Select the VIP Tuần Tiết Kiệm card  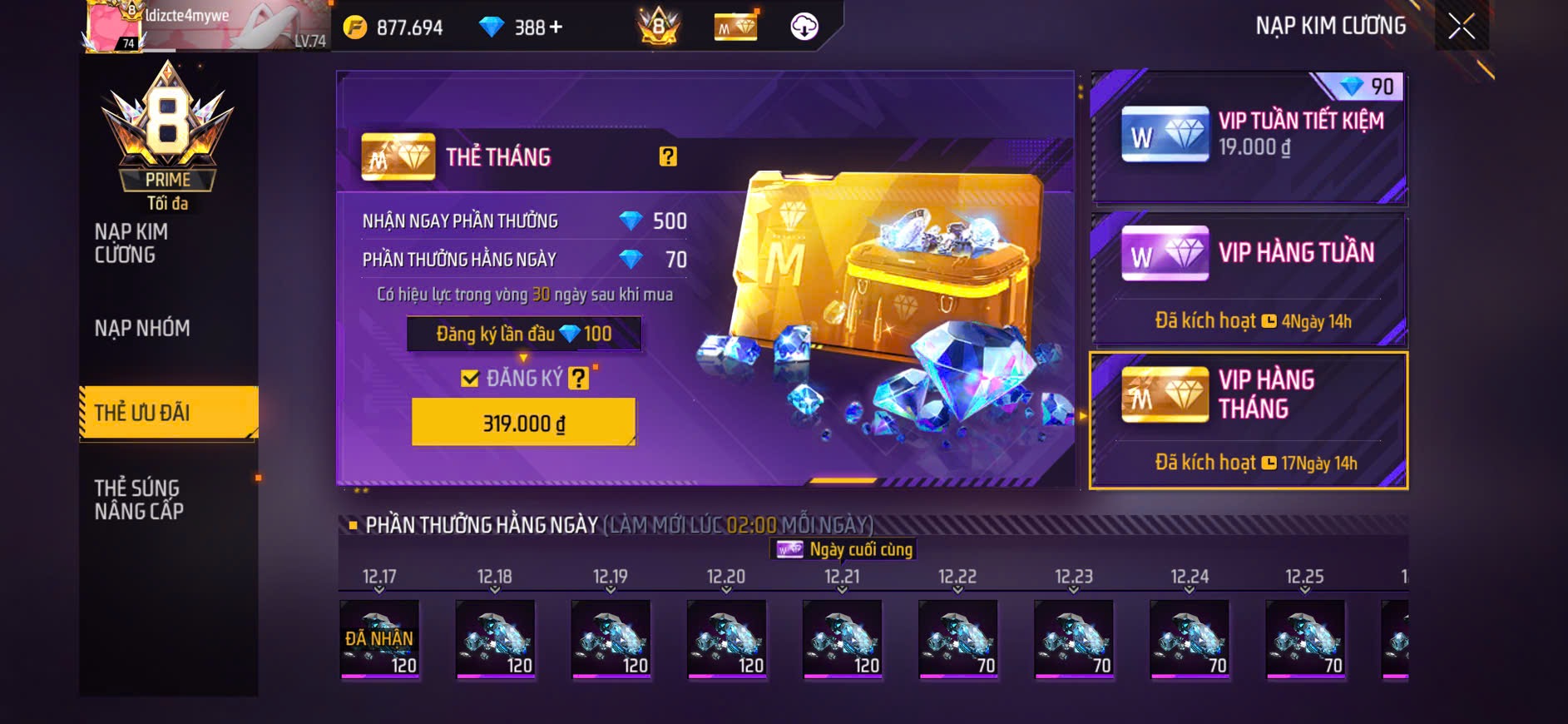(1249, 137)
